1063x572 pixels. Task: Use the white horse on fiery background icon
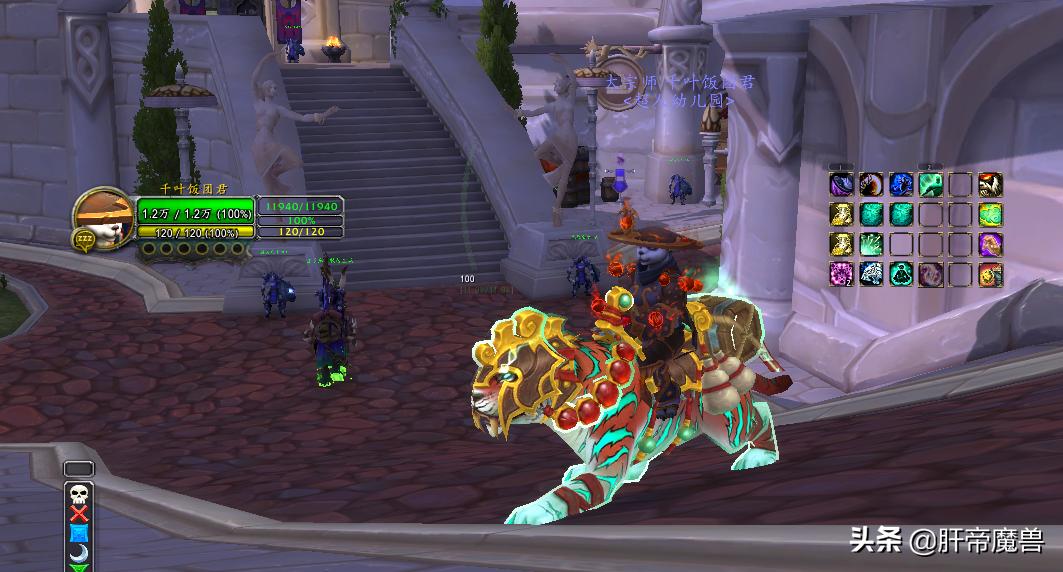pos(990,185)
